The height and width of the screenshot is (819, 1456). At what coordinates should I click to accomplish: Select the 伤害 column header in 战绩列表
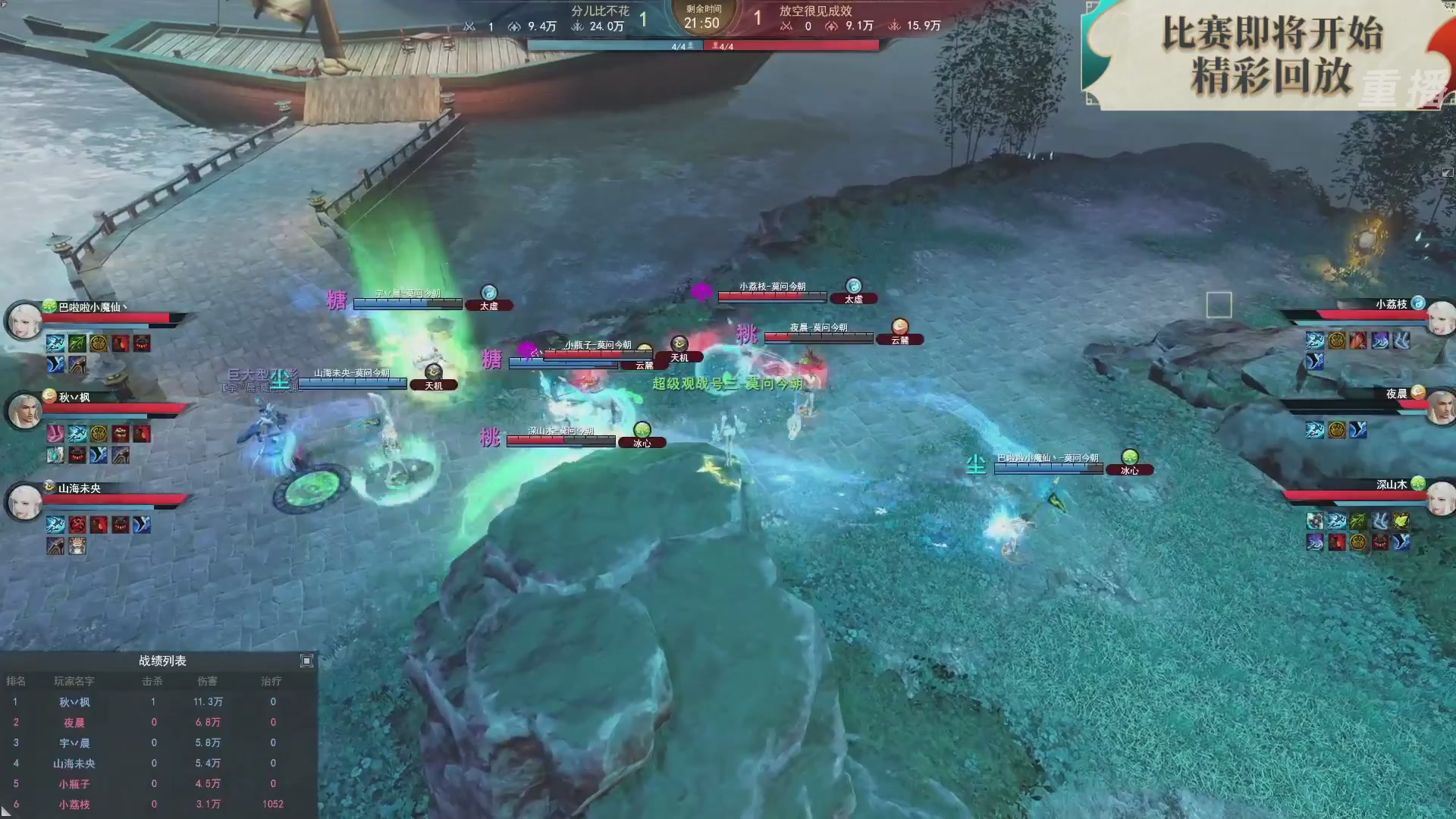tap(209, 681)
